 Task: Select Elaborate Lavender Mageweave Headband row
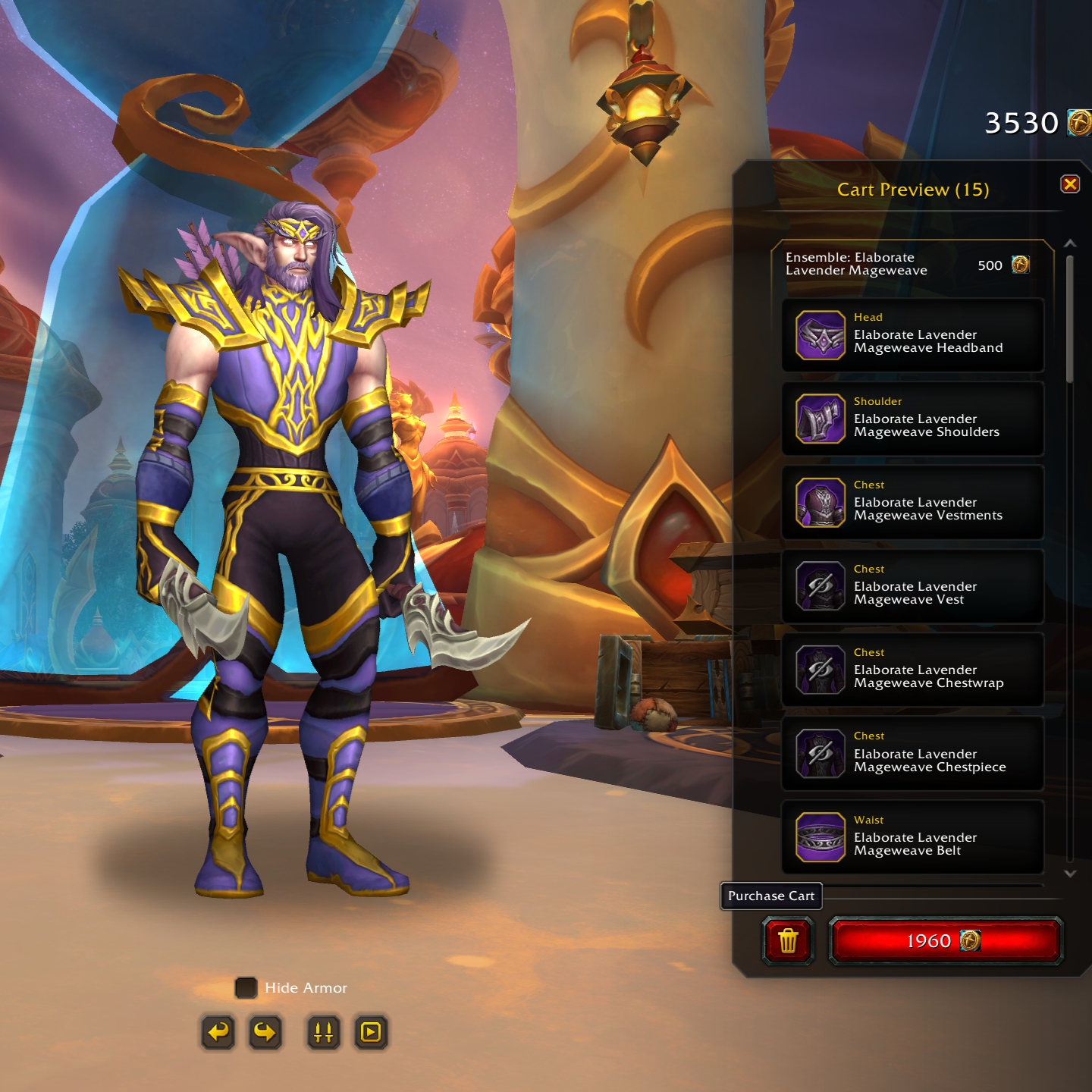point(912,335)
